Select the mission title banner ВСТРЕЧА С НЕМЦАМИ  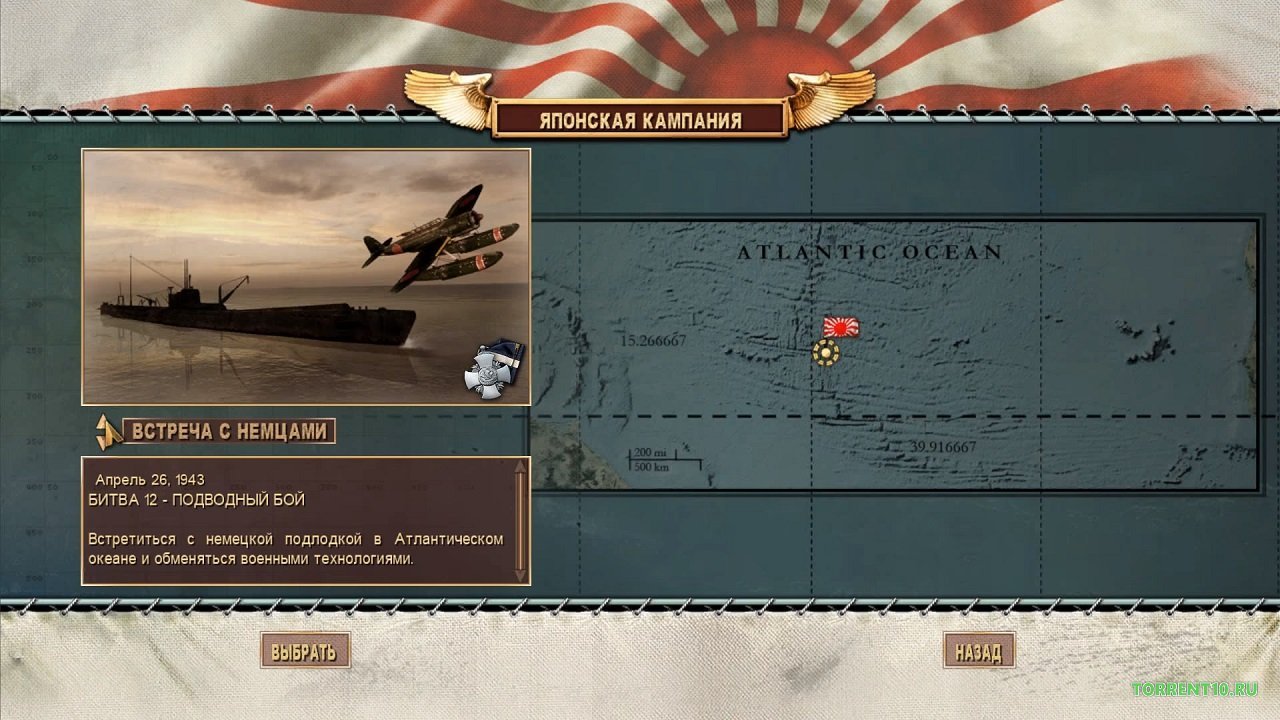pyautogui.click(x=228, y=431)
